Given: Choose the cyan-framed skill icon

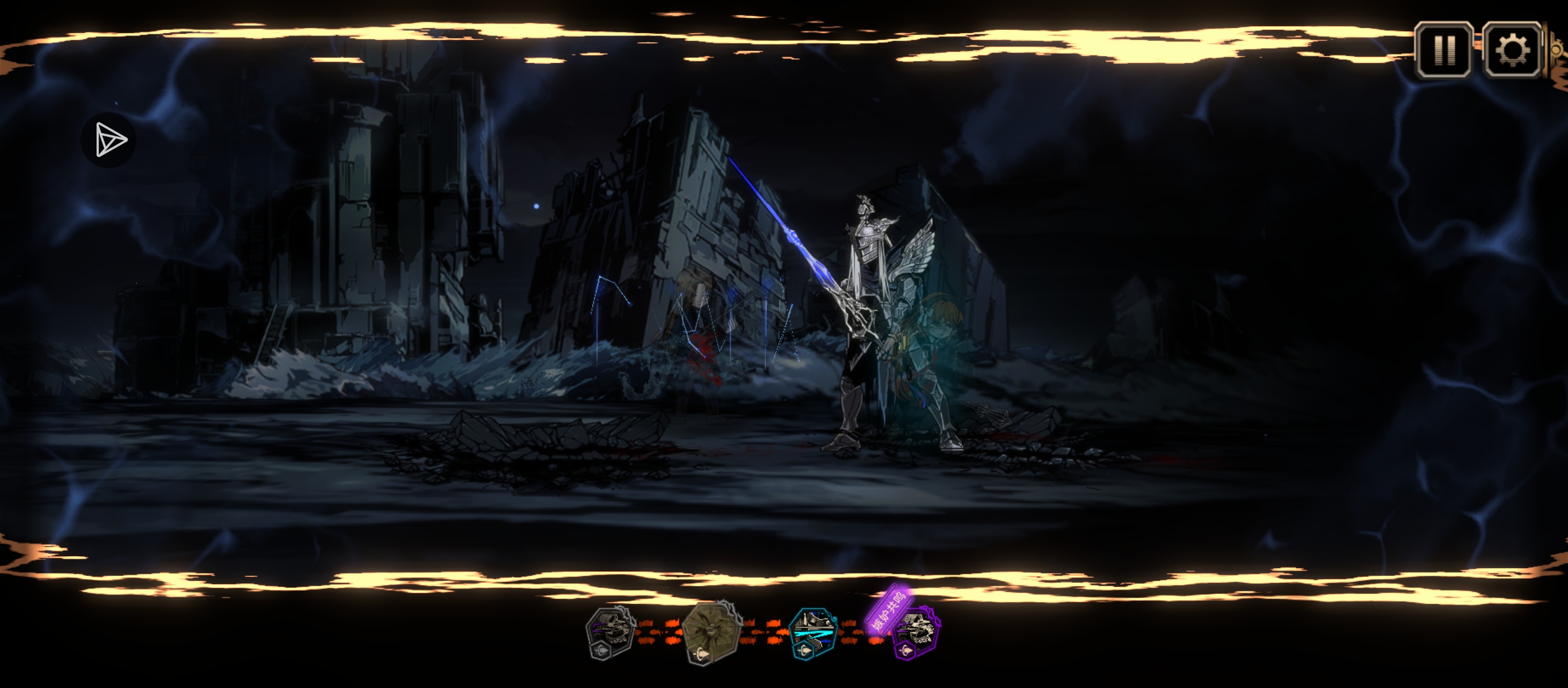Looking at the screenshot, I should pyautogui.click(x=812, y=633).
